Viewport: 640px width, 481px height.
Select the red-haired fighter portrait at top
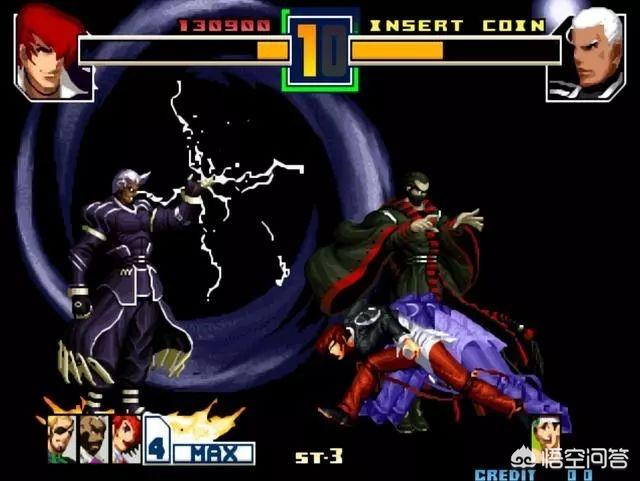53,52
